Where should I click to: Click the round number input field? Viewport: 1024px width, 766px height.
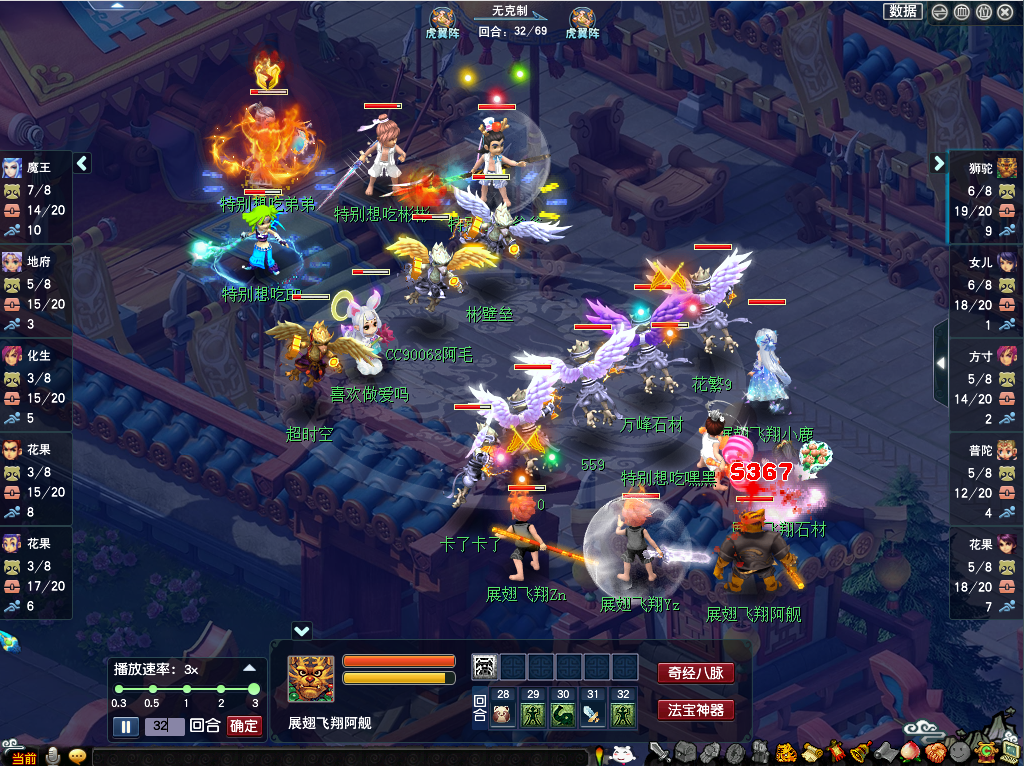coord(164,726)
